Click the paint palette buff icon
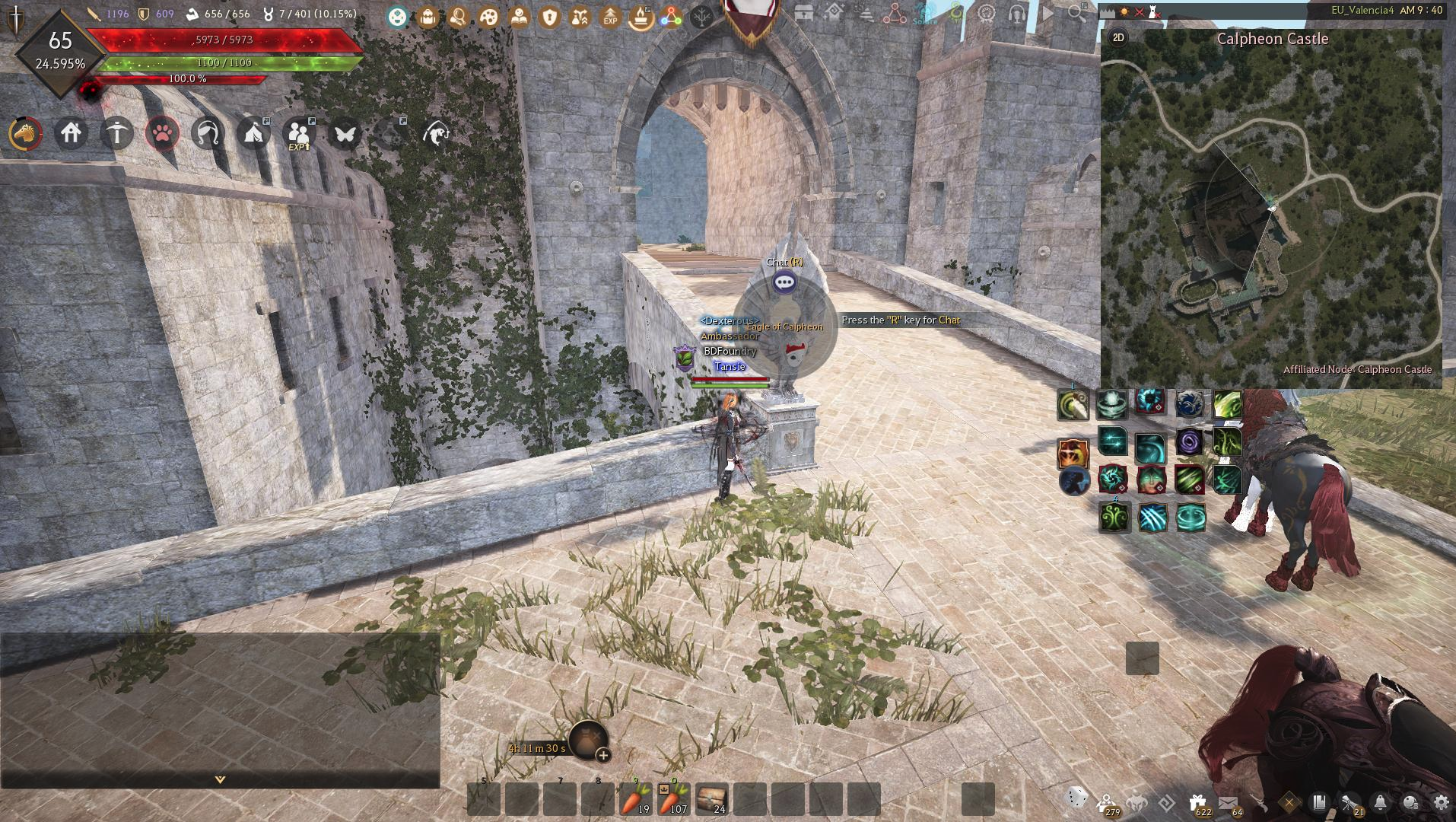The width and height of the screenshot is (1456, 822). 488,16
